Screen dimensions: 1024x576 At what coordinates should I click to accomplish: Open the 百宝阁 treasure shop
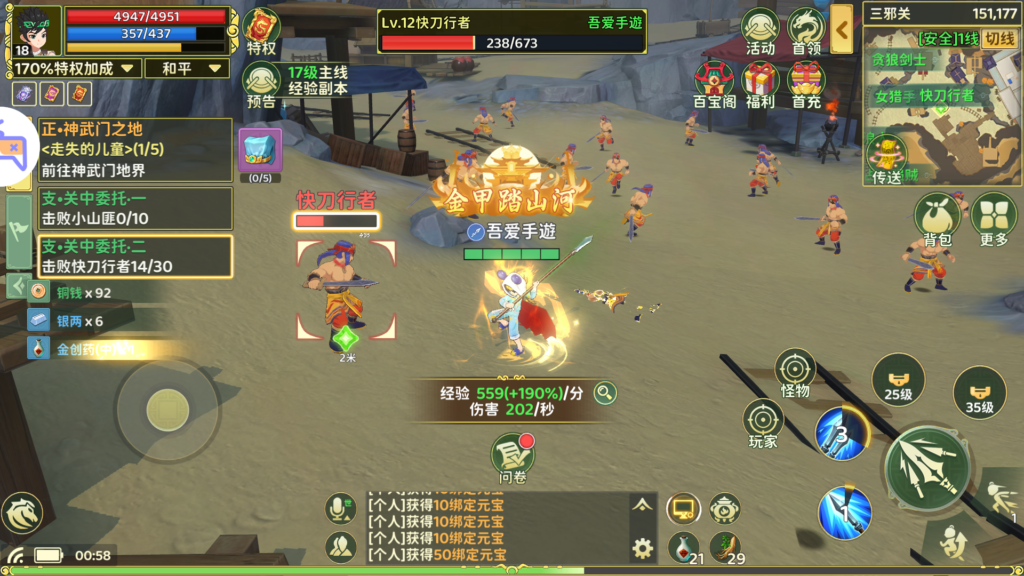(715, 84)
